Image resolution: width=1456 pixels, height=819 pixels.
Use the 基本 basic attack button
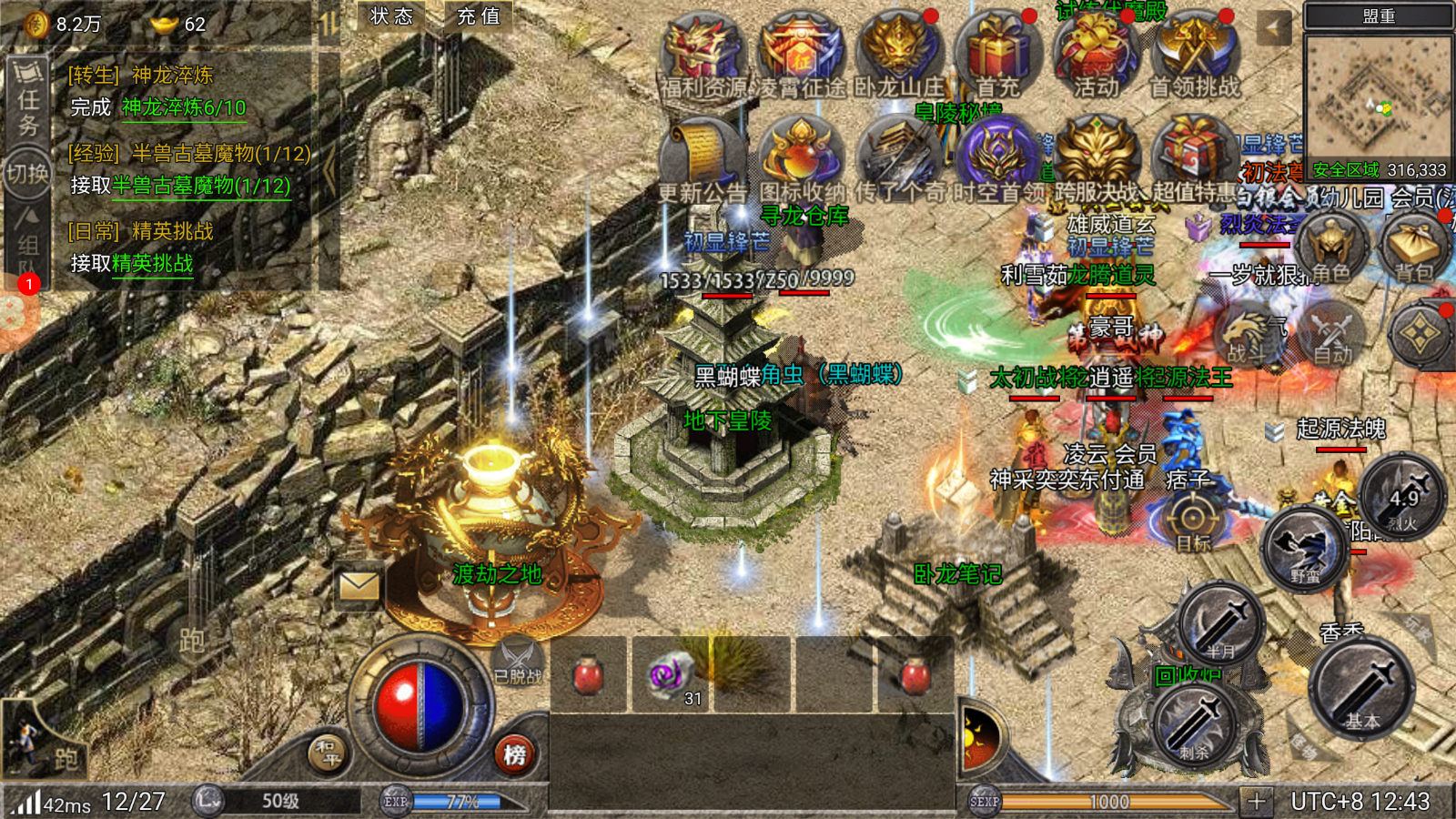tap(1361, 688)
